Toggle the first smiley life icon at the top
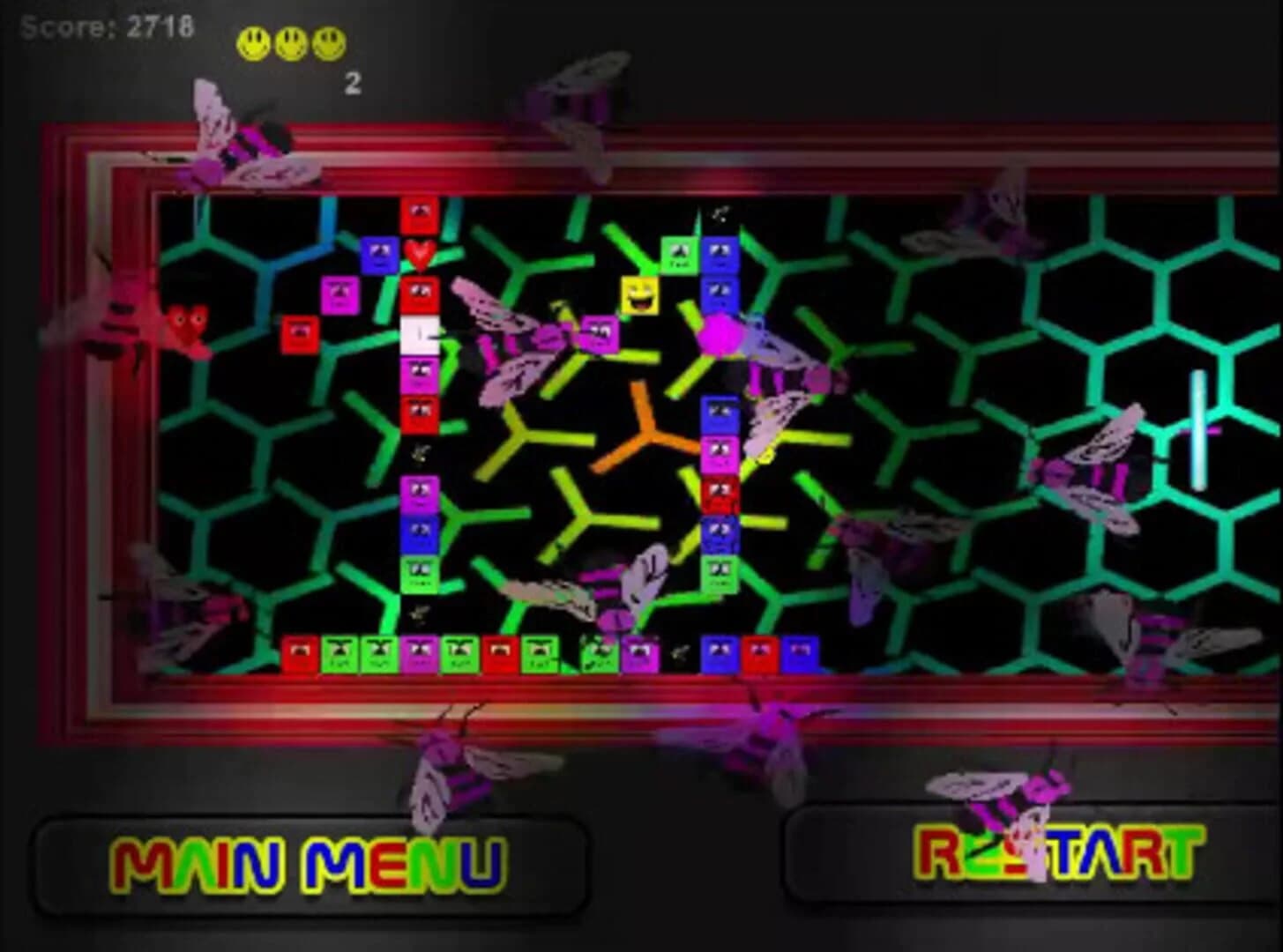The height and width of the screenshot is (952, 1283). point(253,42)
